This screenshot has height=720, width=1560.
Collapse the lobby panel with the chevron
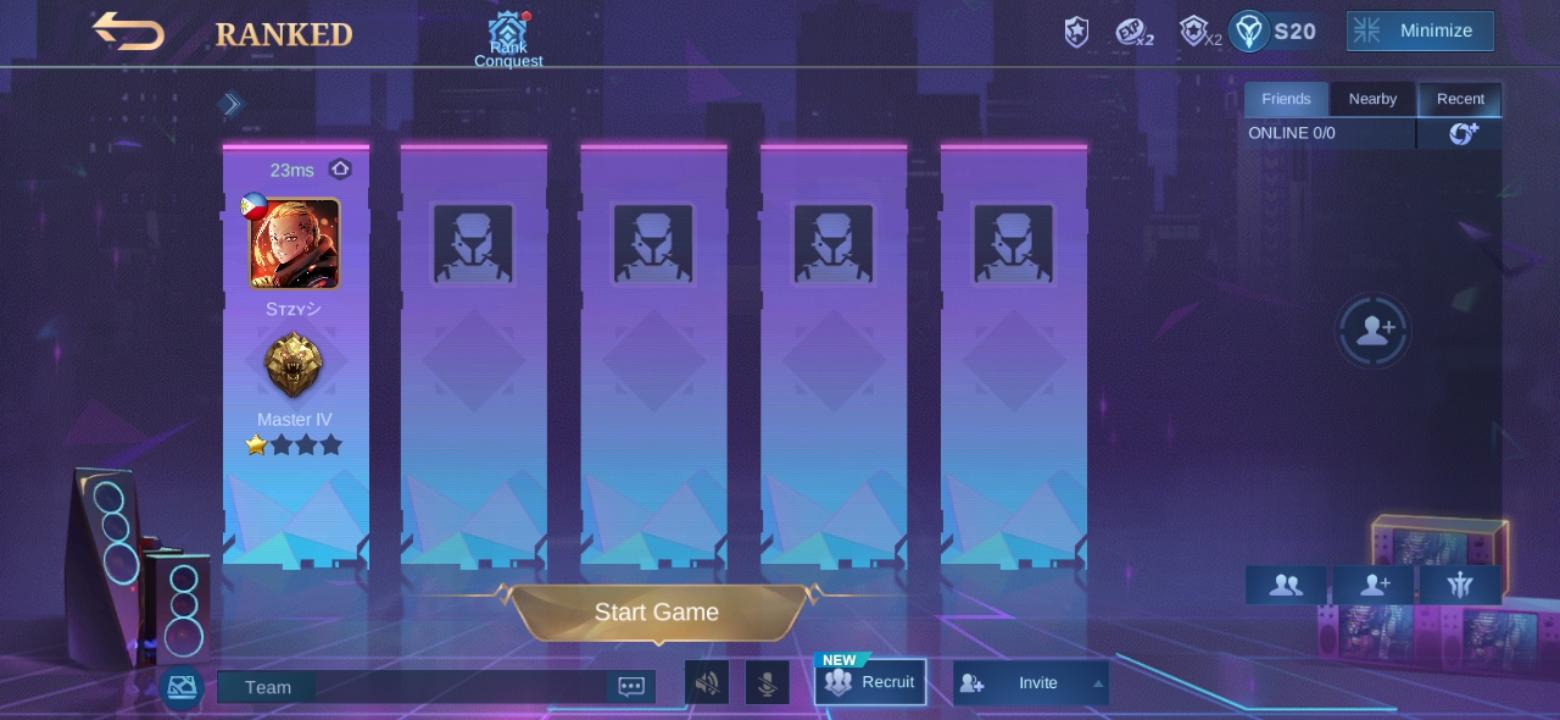pos(230,103)
